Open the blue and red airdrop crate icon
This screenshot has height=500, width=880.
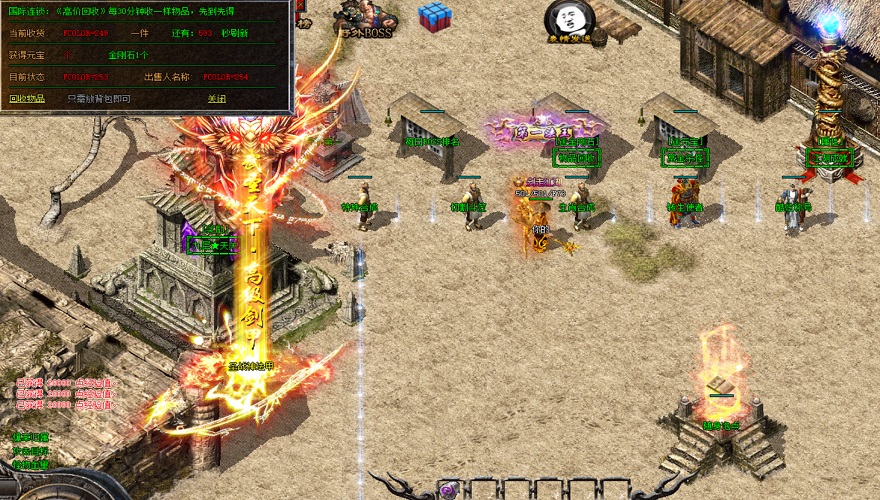point(435,16)
